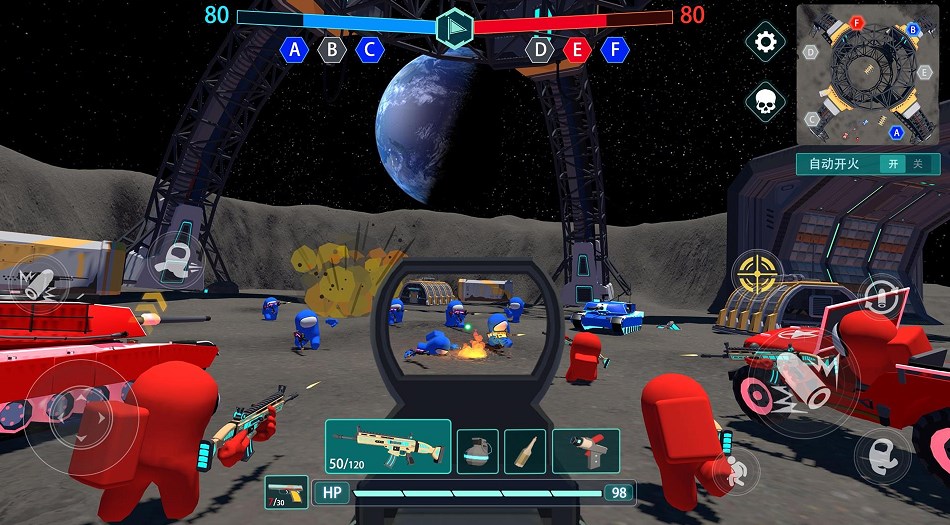Viewport: 950px width, 525px height.
Task: Fire using the left-side bullet button
Action: [28, 281]
